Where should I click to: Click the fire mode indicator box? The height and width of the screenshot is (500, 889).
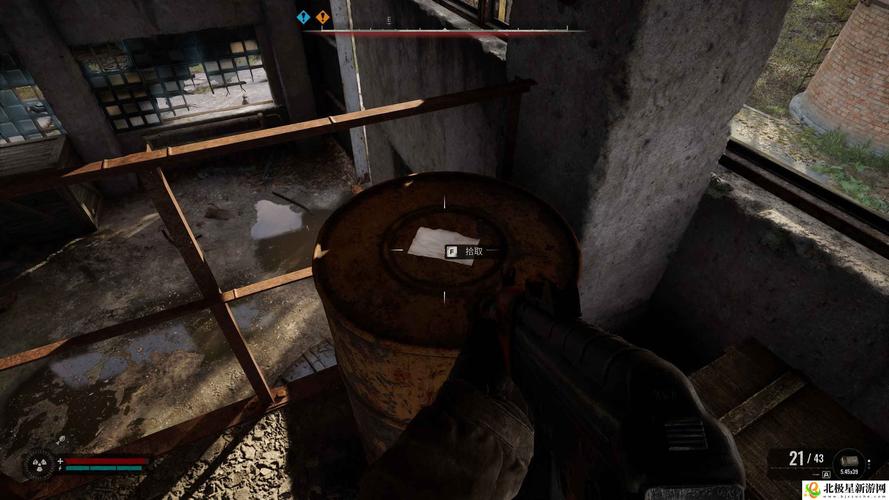[x=826, y=473]
